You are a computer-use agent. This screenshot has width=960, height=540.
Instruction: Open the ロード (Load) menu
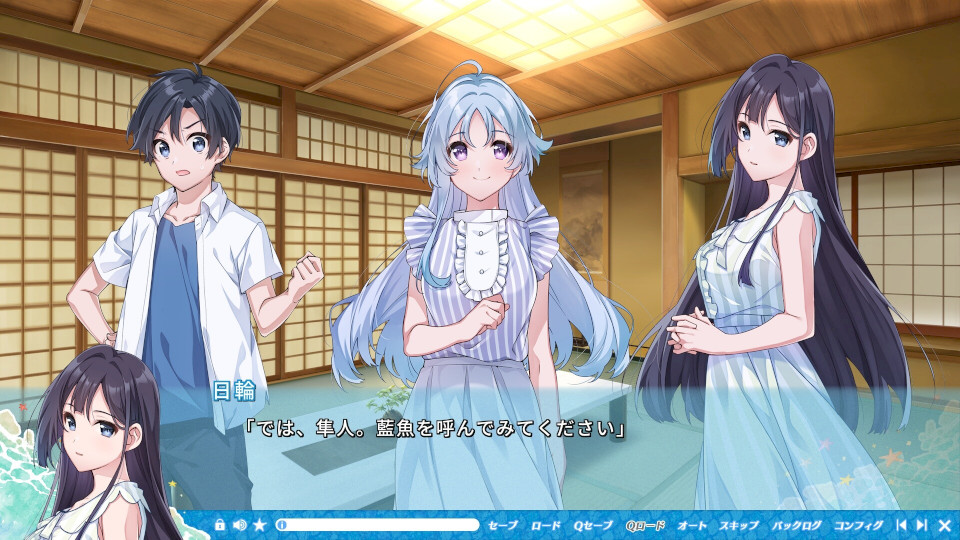point(546,525)
